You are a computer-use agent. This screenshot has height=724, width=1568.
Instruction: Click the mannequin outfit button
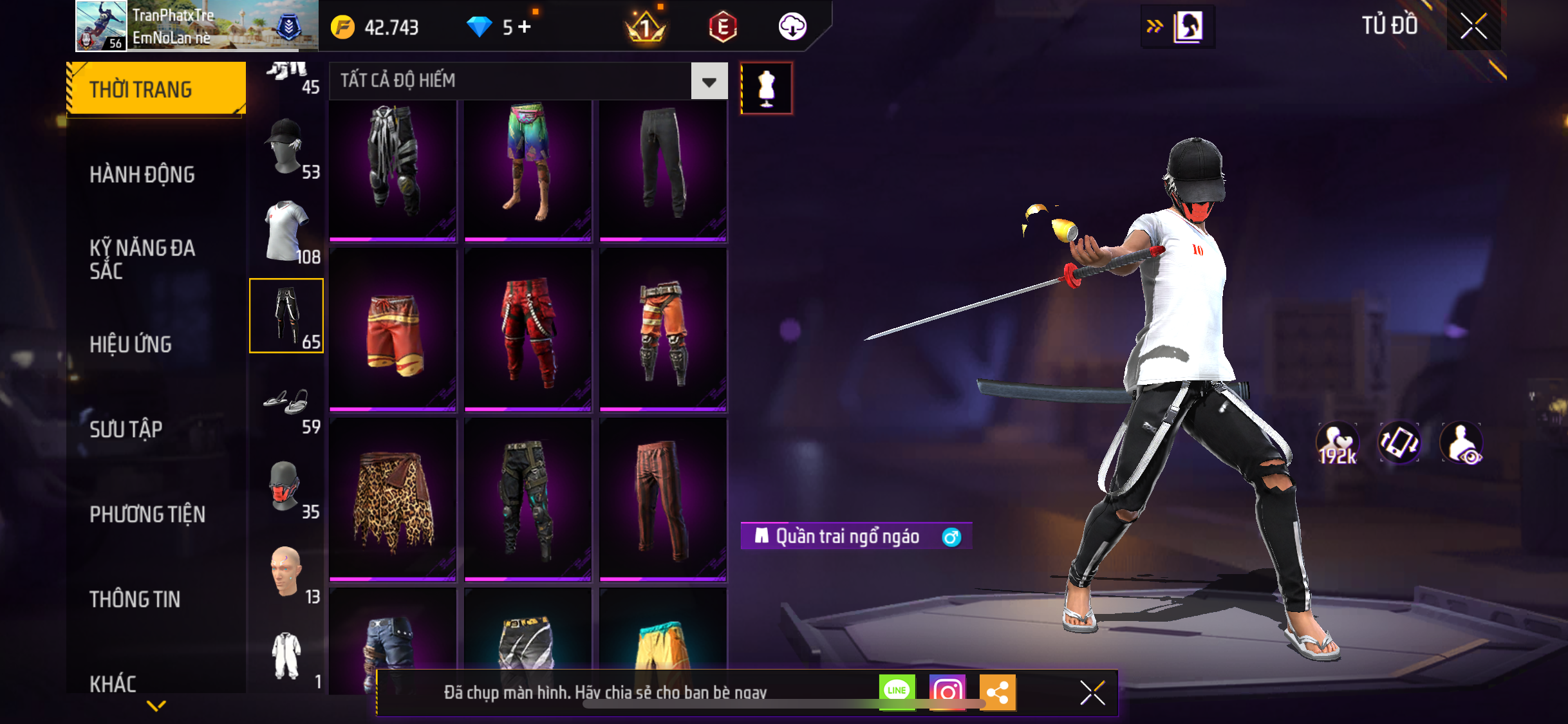pos(766,89)
